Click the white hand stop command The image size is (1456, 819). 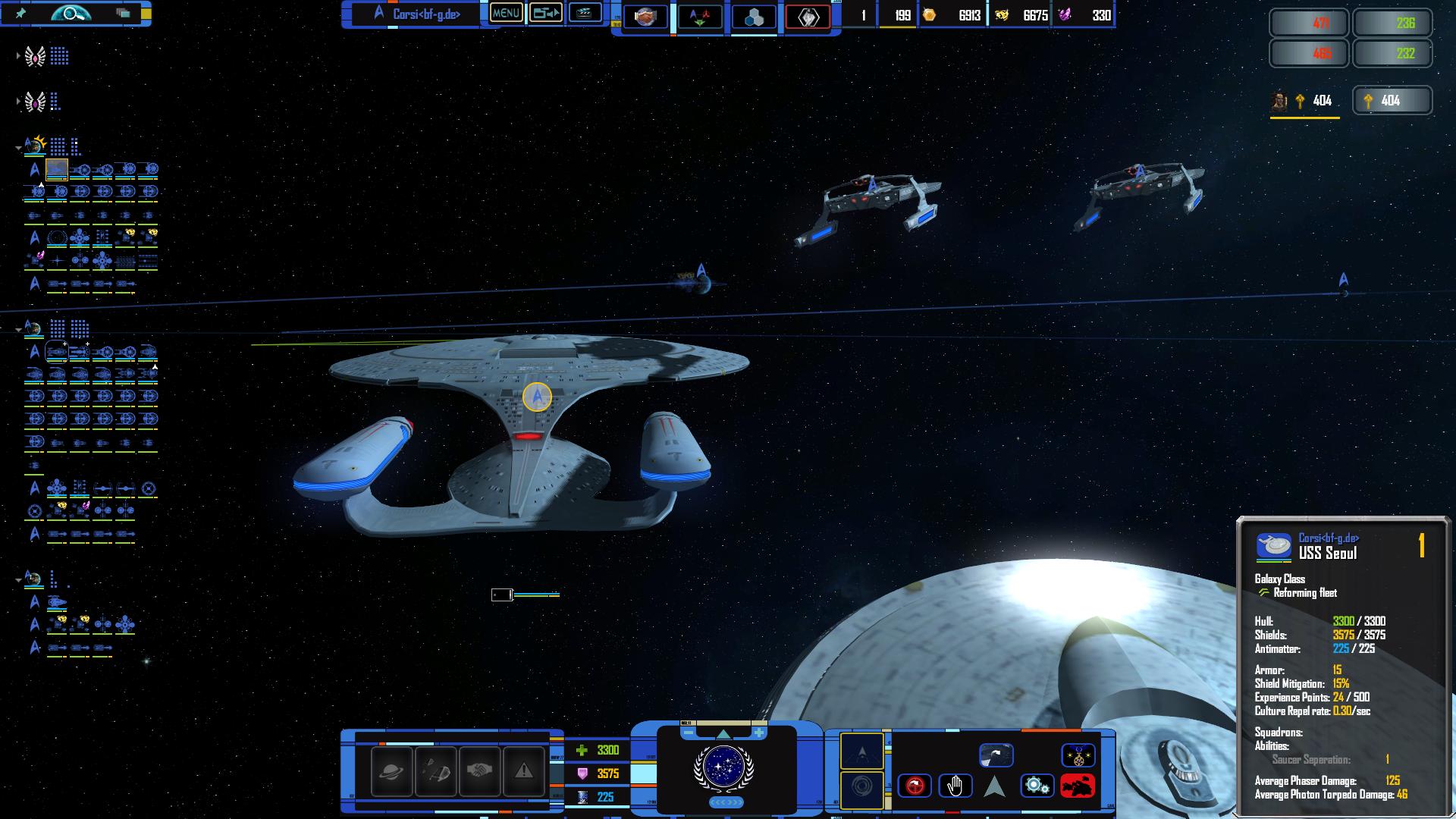[x=955, y=786]
